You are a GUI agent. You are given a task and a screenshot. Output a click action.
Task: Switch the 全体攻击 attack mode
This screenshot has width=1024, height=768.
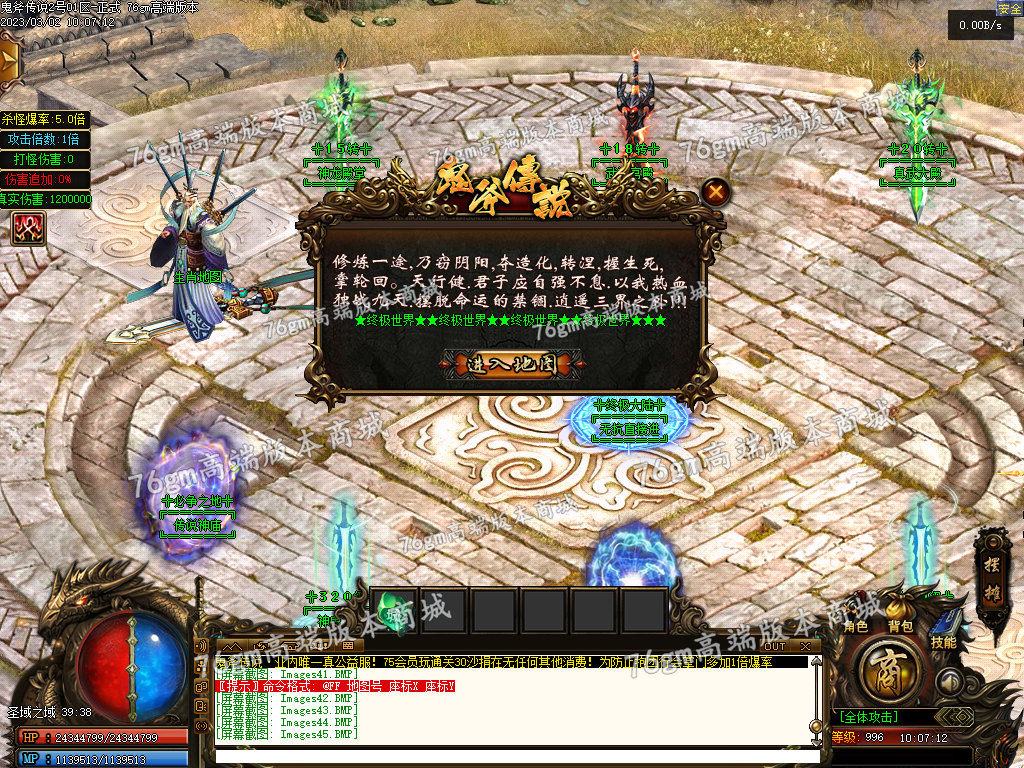point(868,717)
